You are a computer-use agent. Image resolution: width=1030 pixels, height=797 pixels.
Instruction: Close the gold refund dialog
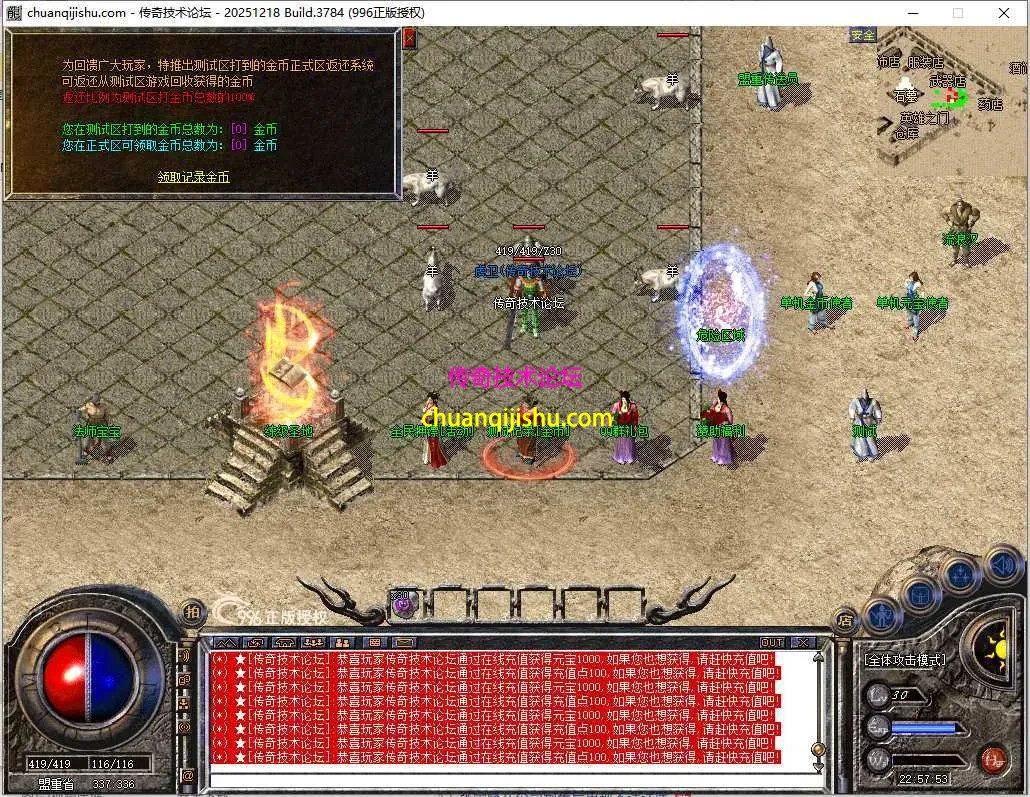click(409, 39)
